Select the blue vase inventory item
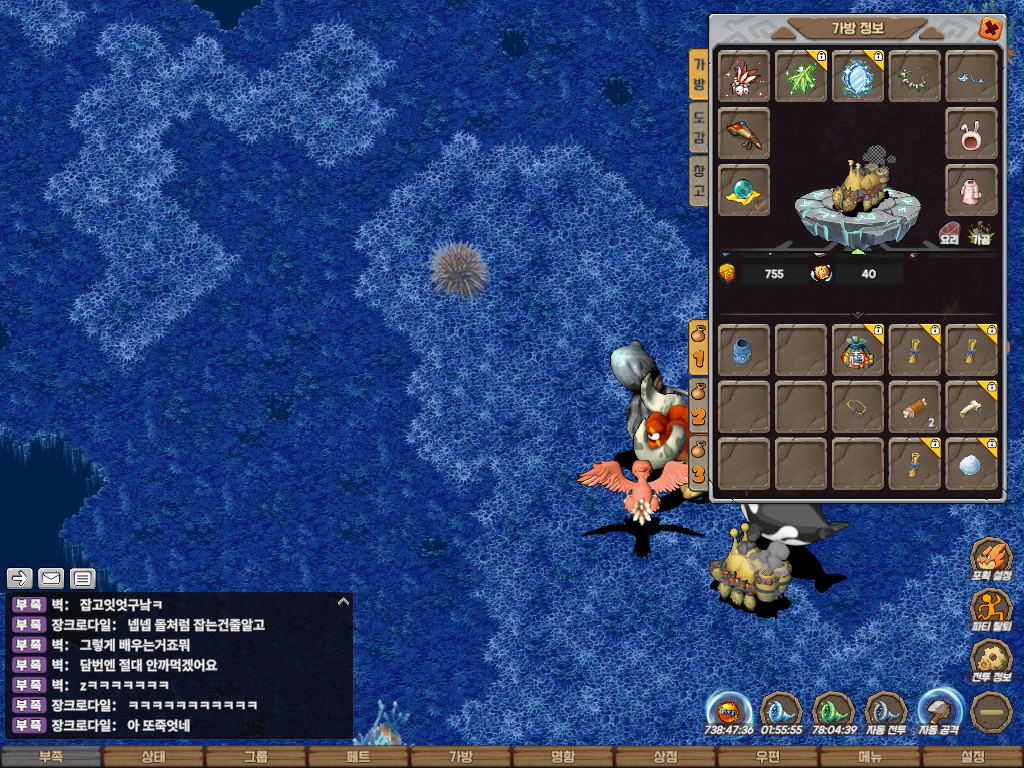The image size is (1024, 768). (744, 350)
